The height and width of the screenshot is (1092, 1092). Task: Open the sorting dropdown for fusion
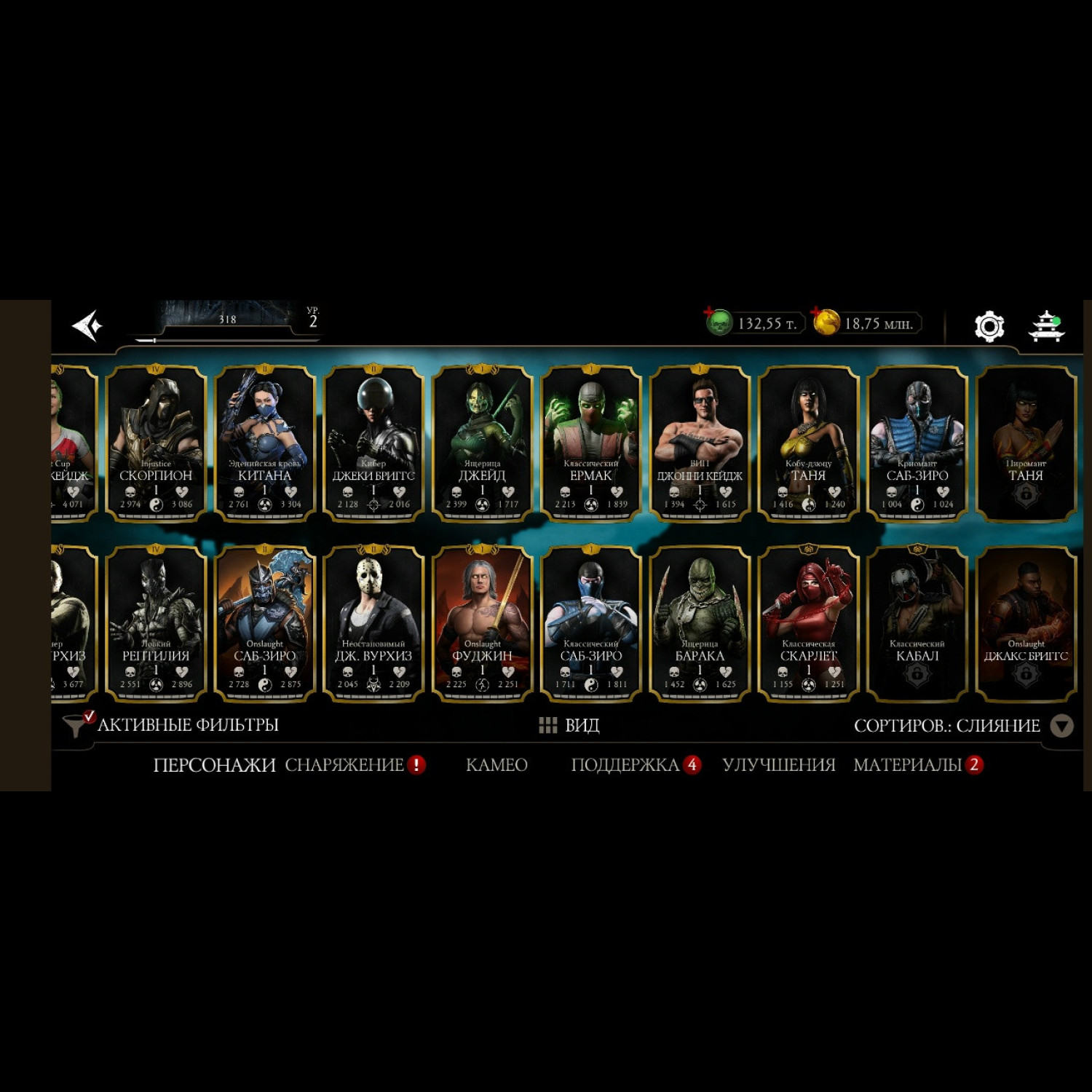(x=1062, y=726)
